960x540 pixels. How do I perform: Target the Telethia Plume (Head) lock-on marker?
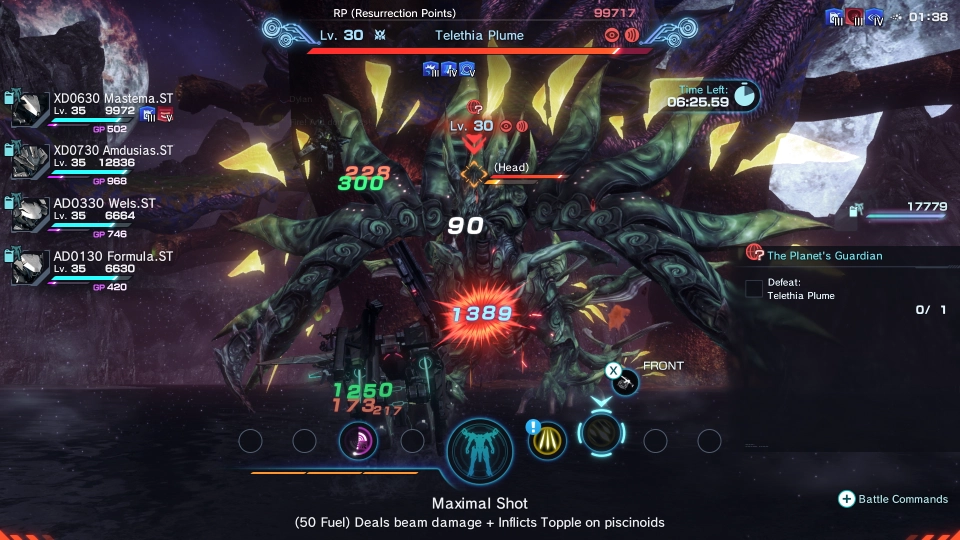coord(474,172)
